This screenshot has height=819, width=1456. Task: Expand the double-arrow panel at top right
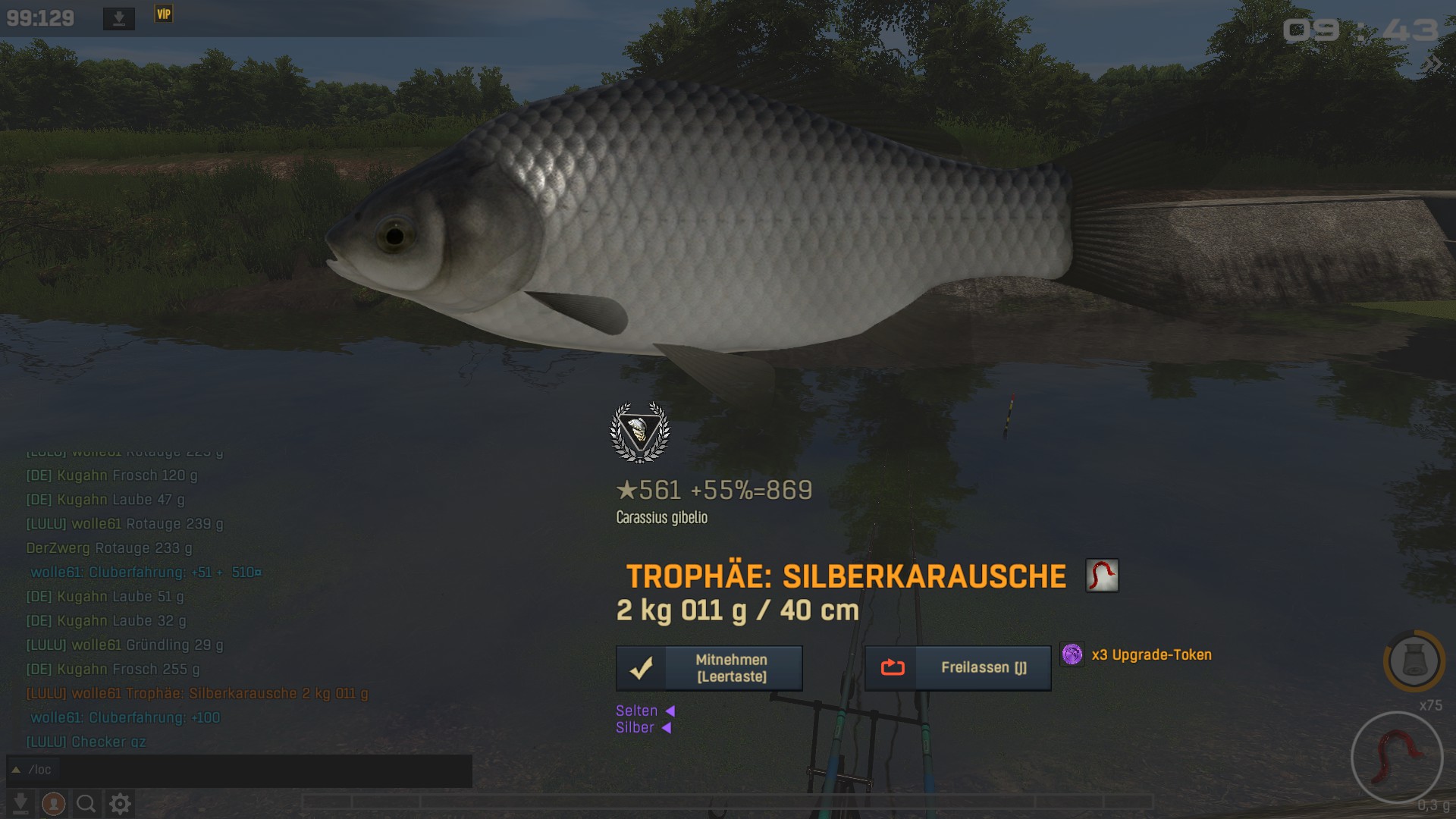point(1433,64)
